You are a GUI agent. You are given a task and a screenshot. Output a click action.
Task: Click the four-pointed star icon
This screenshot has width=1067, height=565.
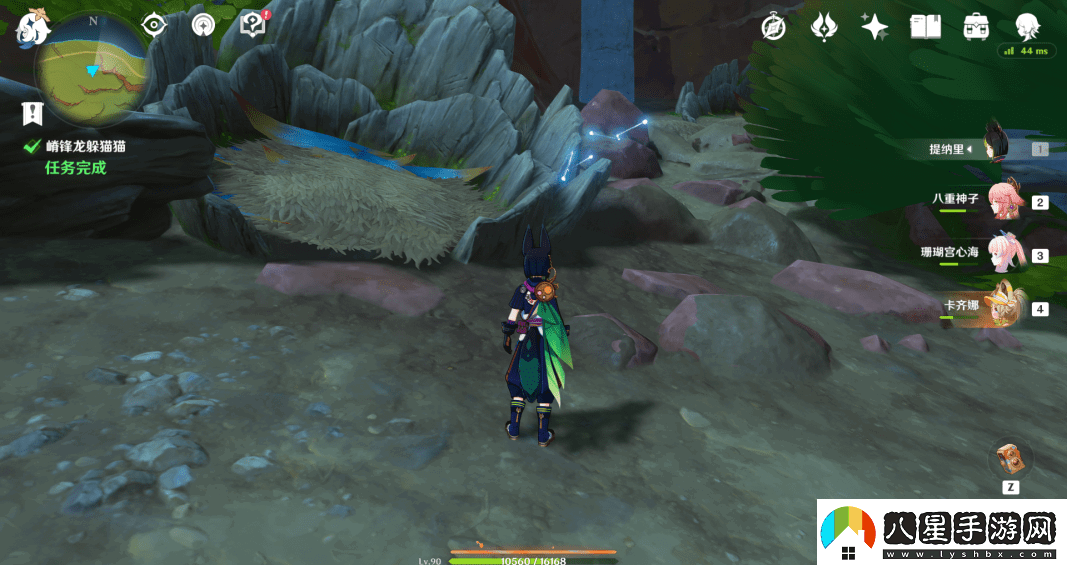875,27
